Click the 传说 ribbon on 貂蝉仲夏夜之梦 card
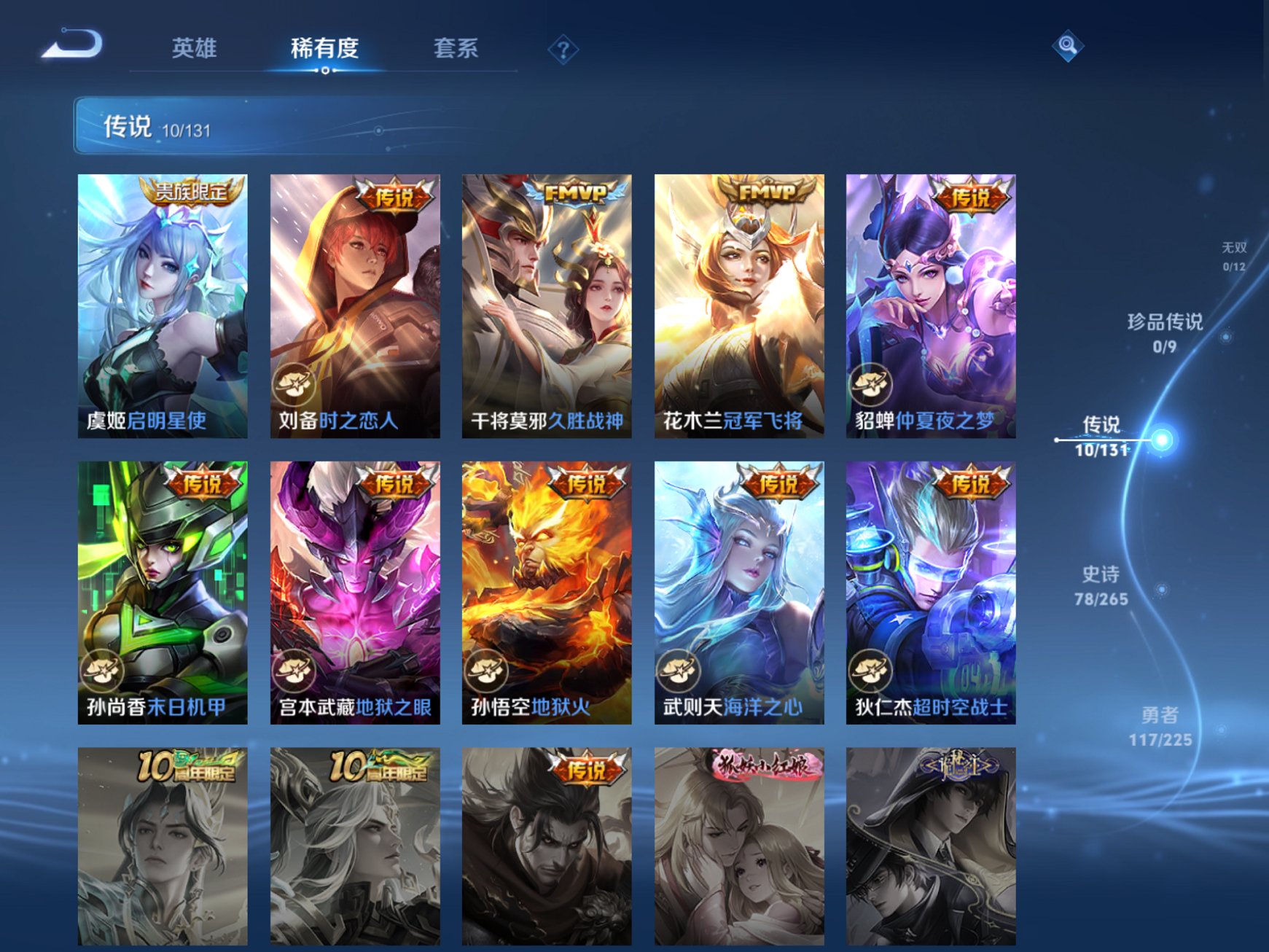1269x952 pixels. 972,194
